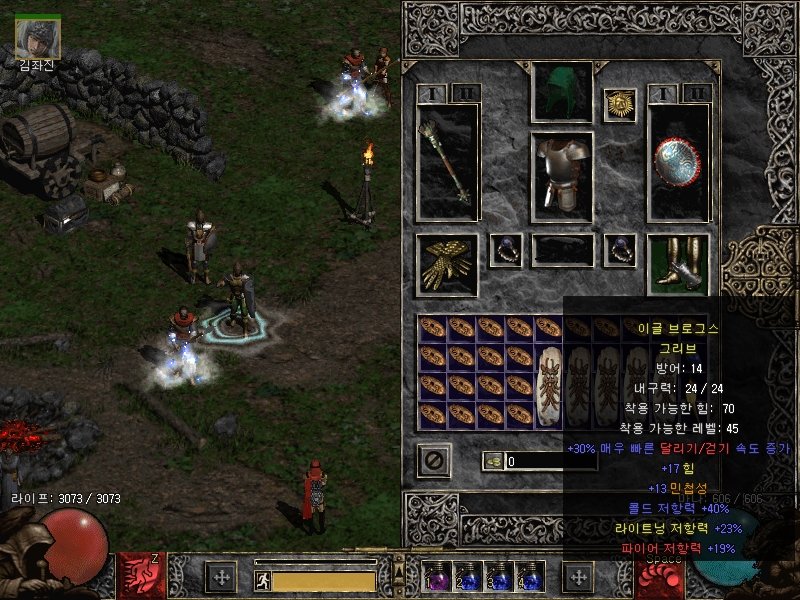This screenshot has height=600, width=800.
Task: Select the belt slot
Action: (x=561, y=250)
